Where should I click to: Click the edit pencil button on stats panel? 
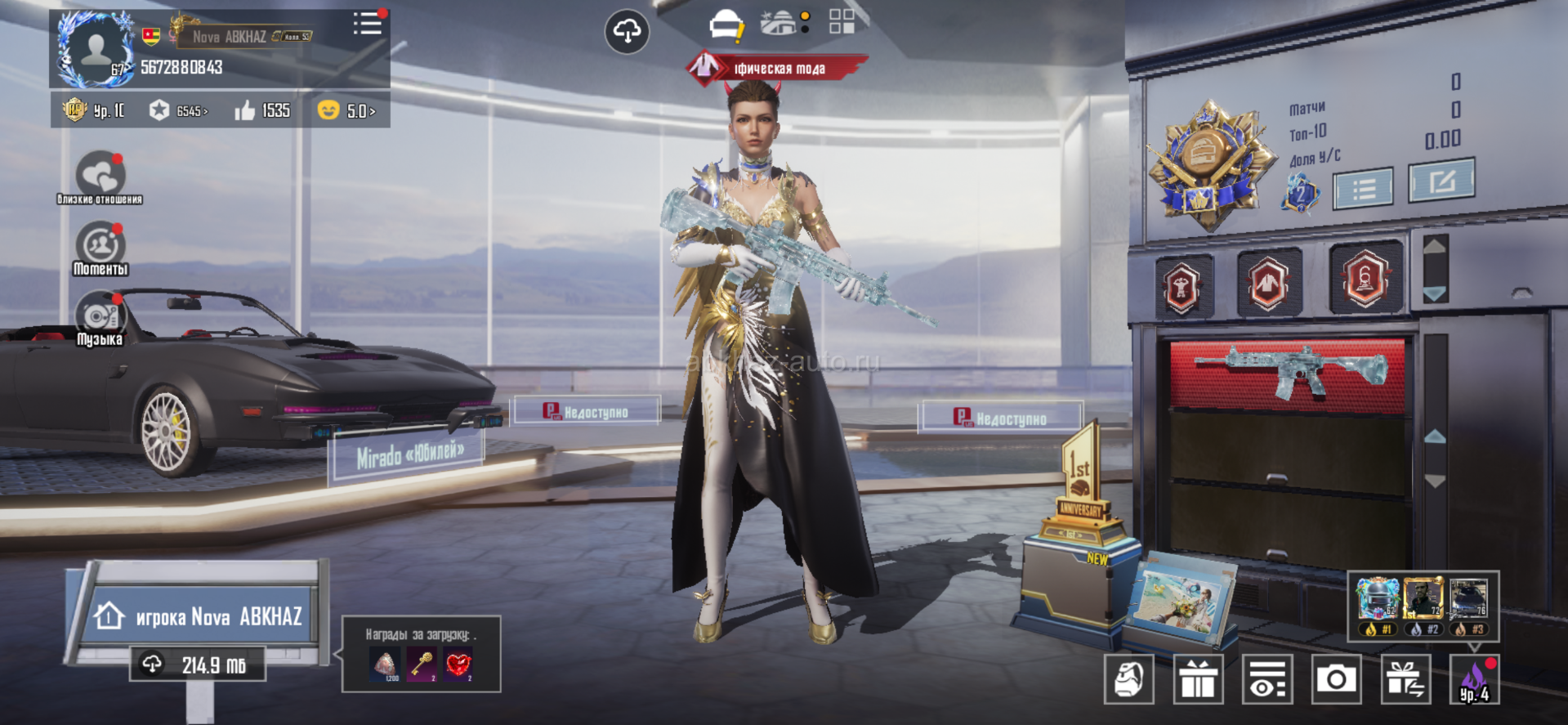[1441, 181]
